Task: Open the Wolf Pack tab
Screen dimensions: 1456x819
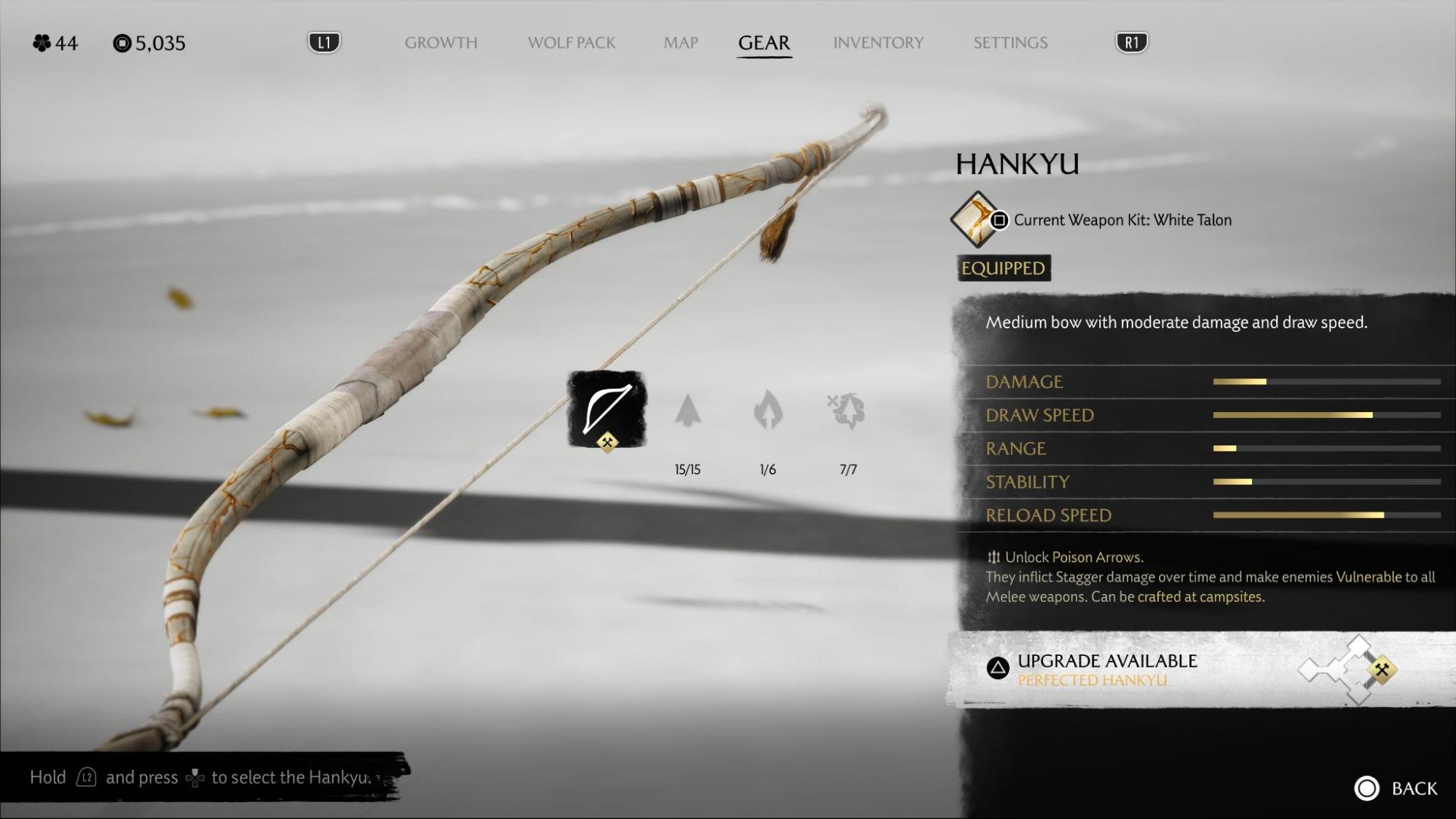Action: (571, 43)
